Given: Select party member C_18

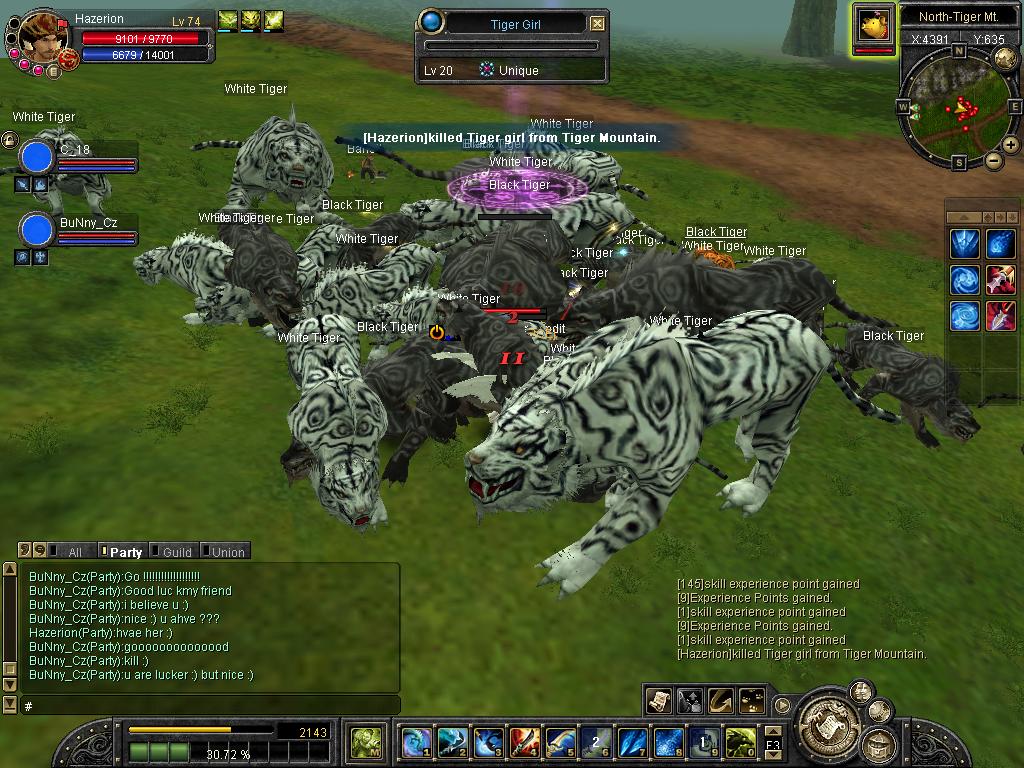Looking at the screenshot, I should (x=37, y=157).
